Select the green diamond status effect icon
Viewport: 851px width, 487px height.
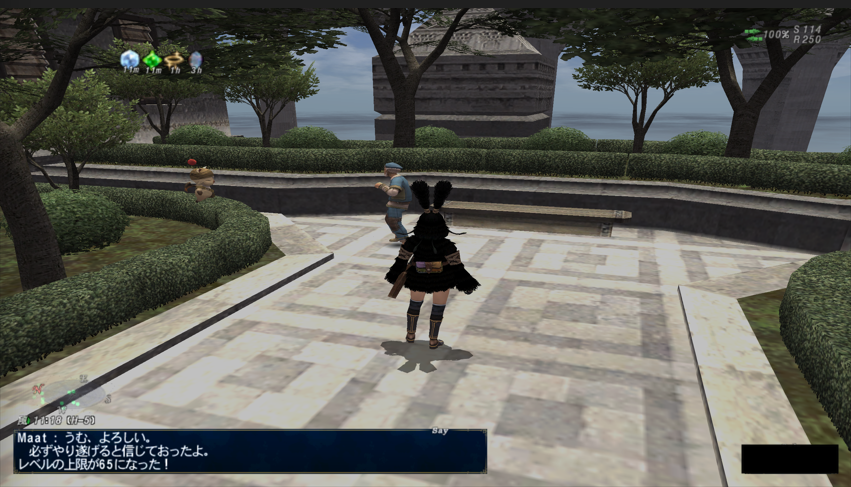click(x=152, y=60)
